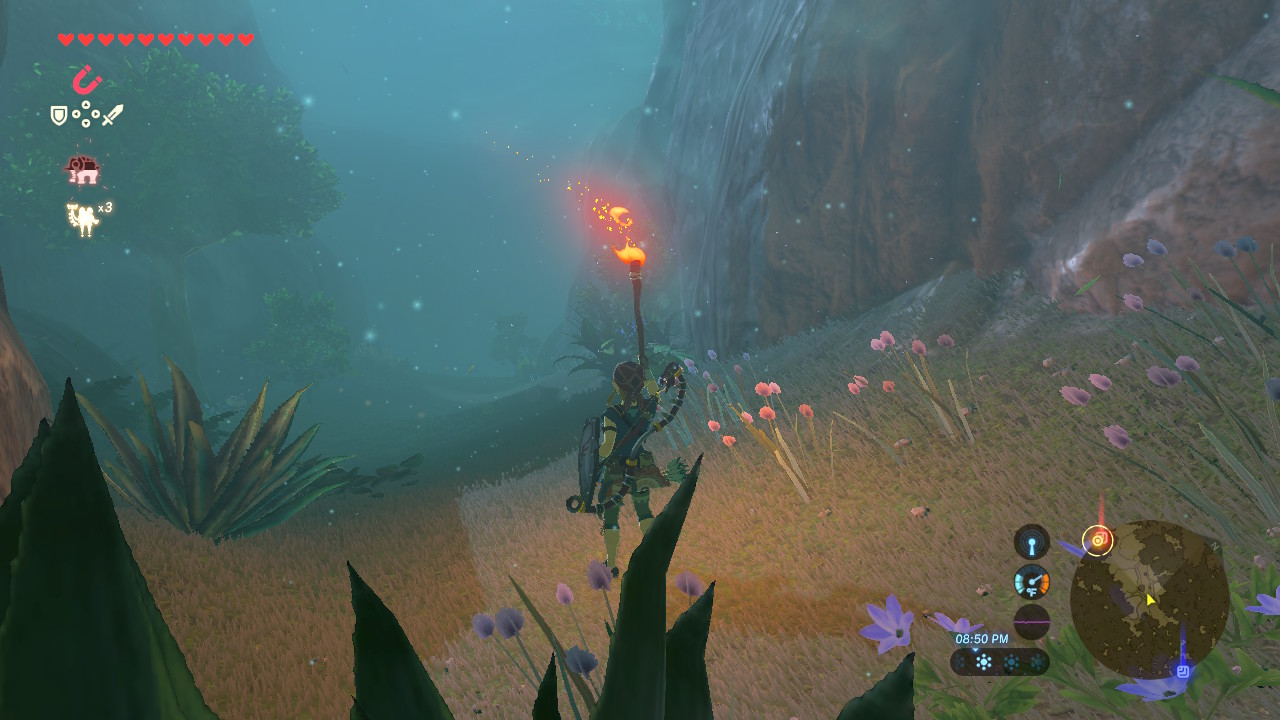Toggle the blue waypoint stamp on minimap
1280x720 pixels.
(x=1181, y=670)
